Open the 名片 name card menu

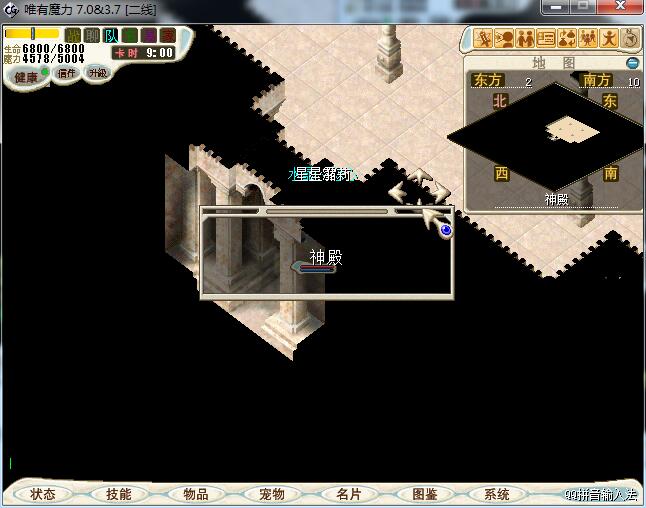pos(348,494)
